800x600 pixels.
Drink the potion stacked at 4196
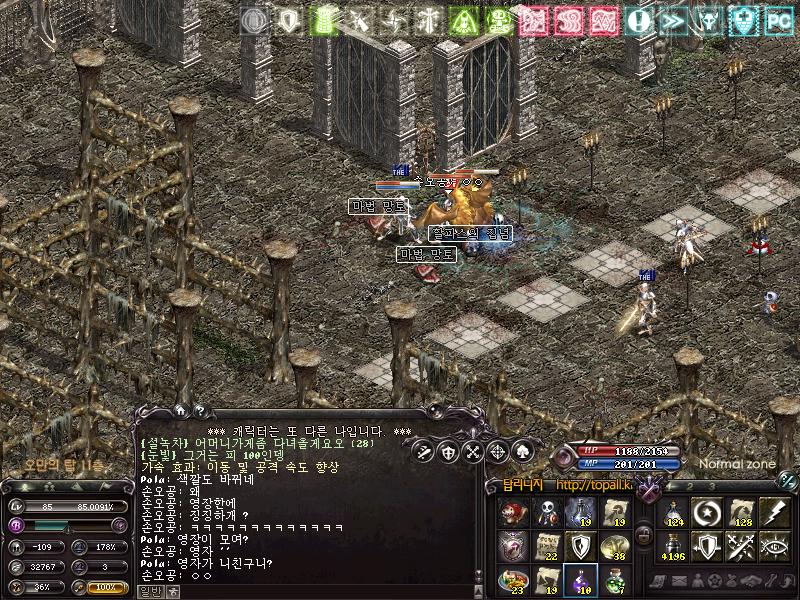[x=673, y=546]
